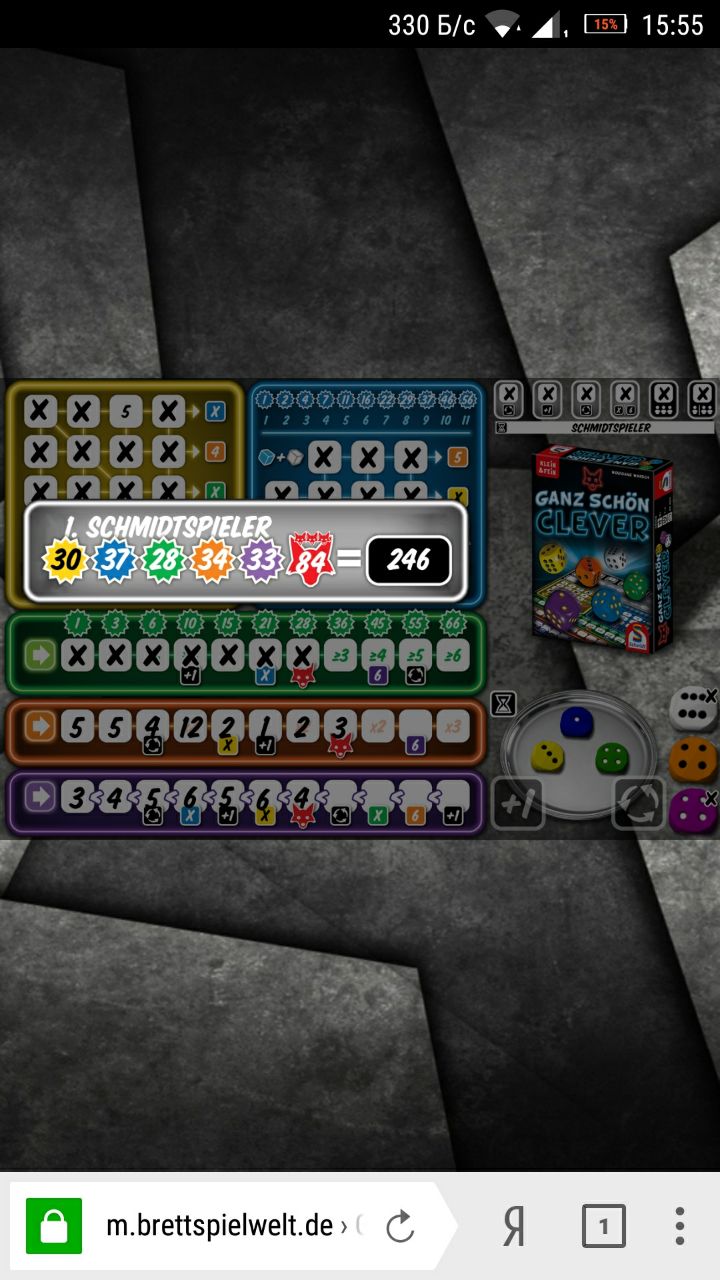This screenshot has height=1280, width=720.
Task: Open the Ganz Schön Clever box image
Action: tap(600, 548)
